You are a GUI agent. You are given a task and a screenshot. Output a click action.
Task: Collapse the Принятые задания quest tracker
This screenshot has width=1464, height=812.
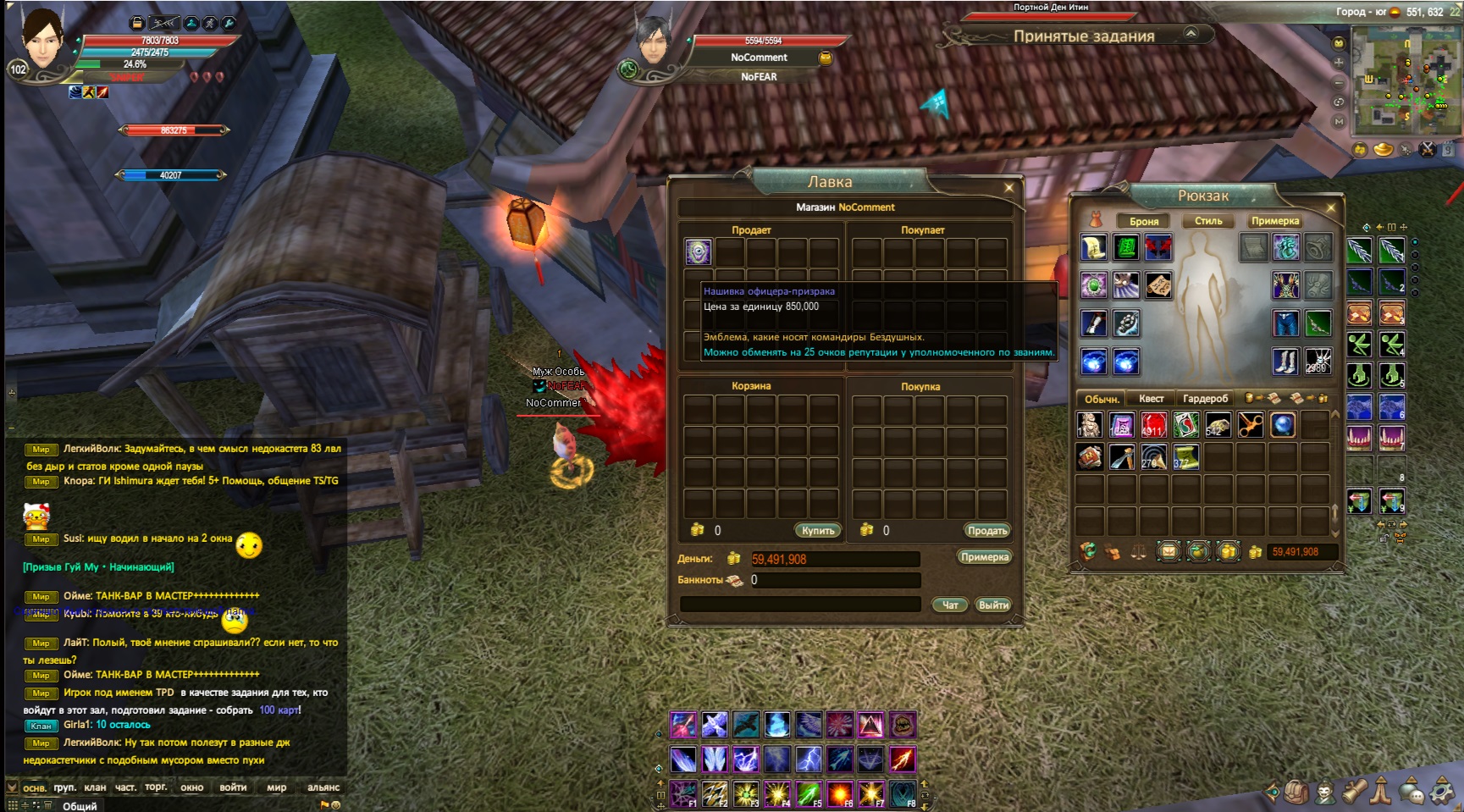click(1191, 33)
